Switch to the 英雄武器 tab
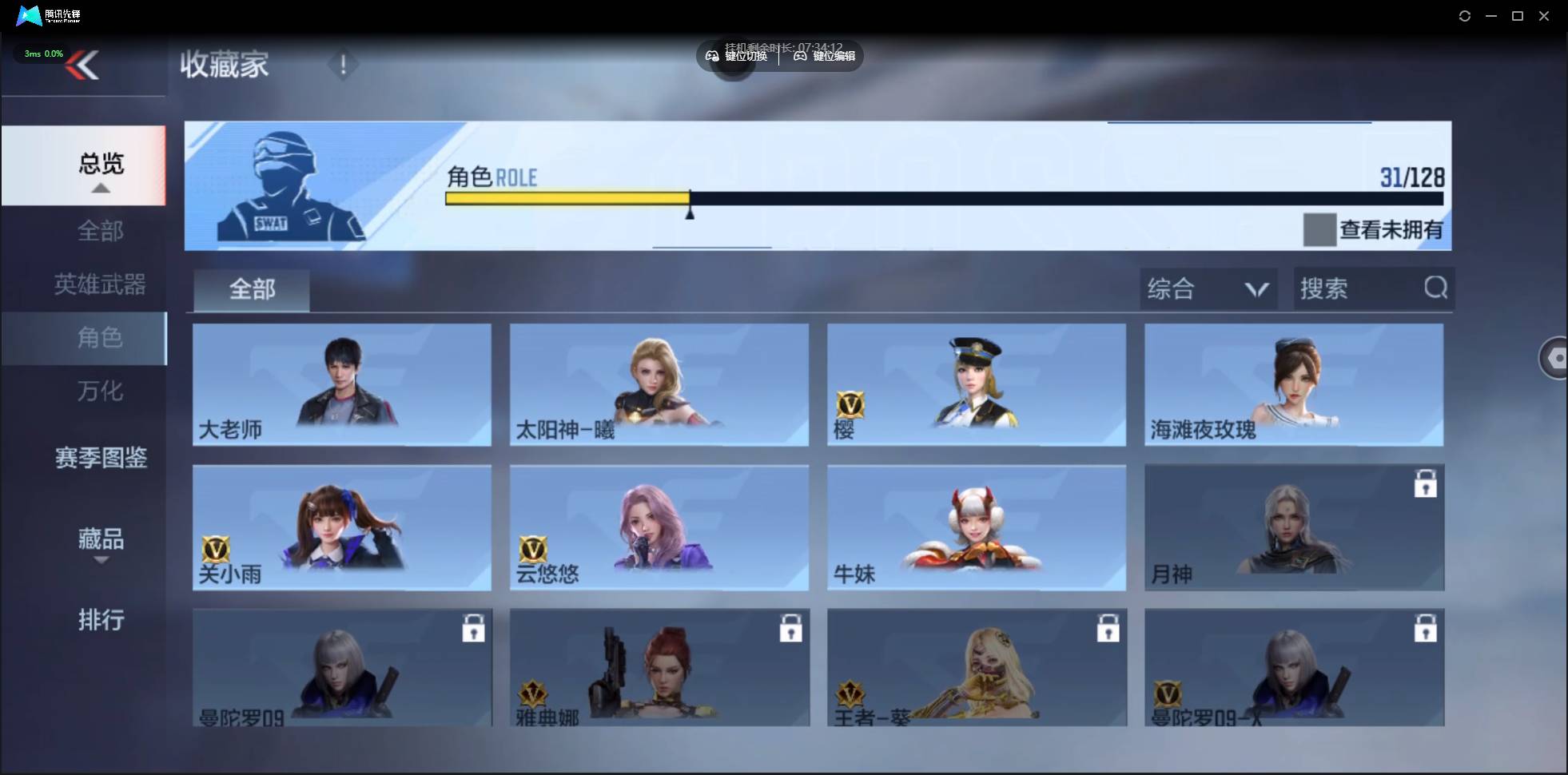This screenshot has height=775, width=1568. (x=99, y=284)
